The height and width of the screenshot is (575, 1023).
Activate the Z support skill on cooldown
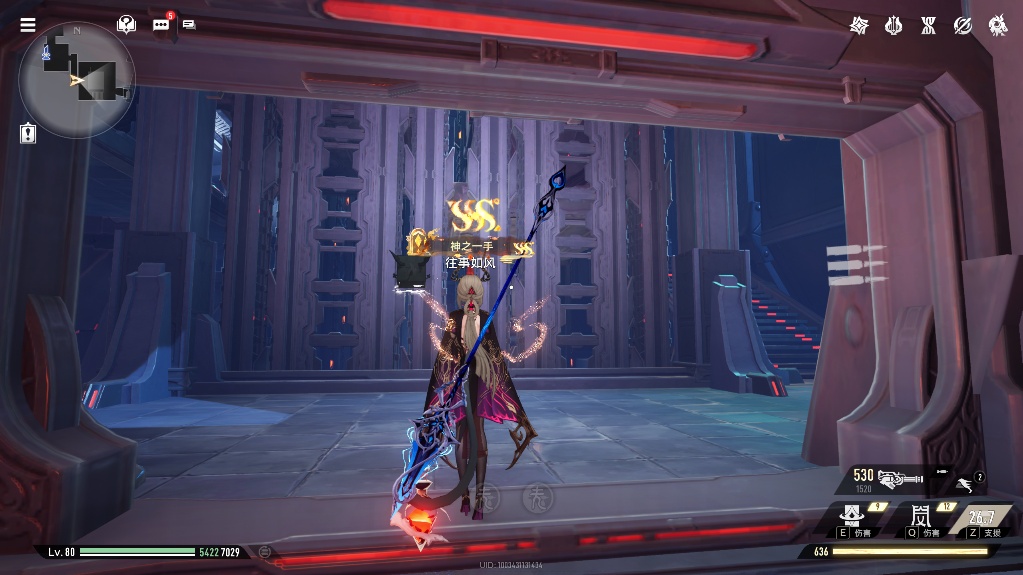click(x=981, y=518)
